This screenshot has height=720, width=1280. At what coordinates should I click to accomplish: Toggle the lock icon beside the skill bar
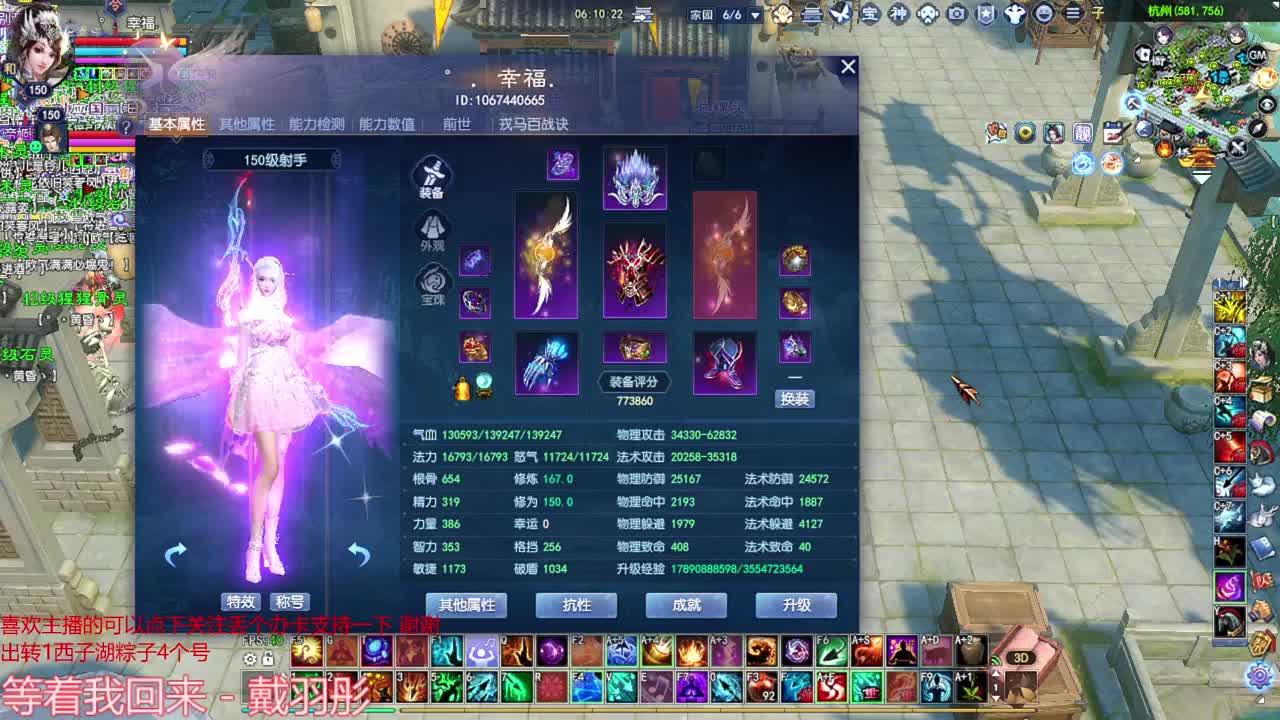[267, 659]
